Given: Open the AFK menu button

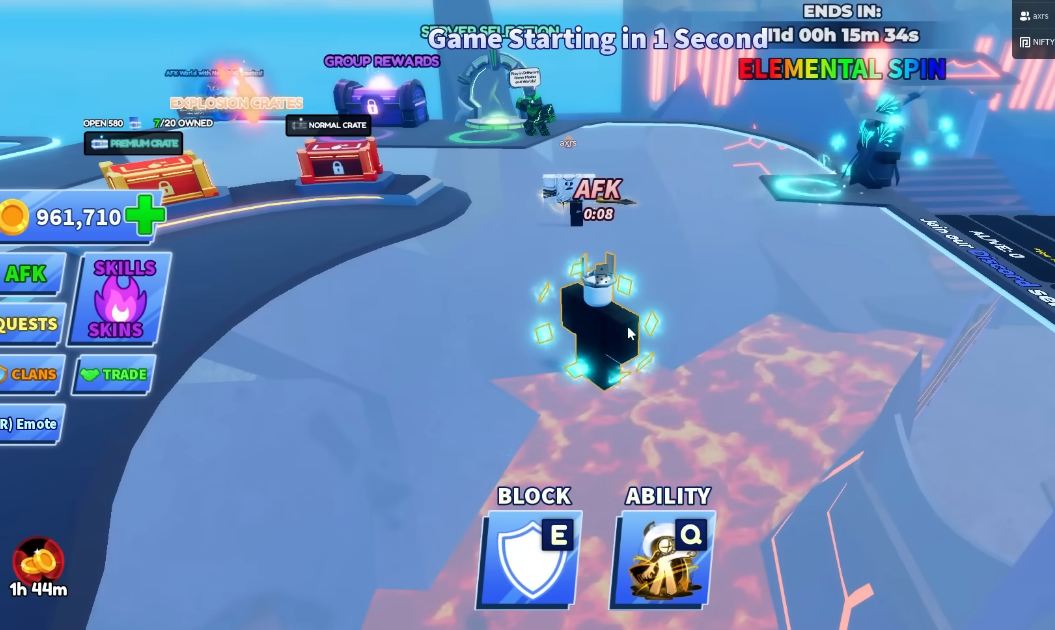Looking at the screenshot, I should (x=28, y=274).
